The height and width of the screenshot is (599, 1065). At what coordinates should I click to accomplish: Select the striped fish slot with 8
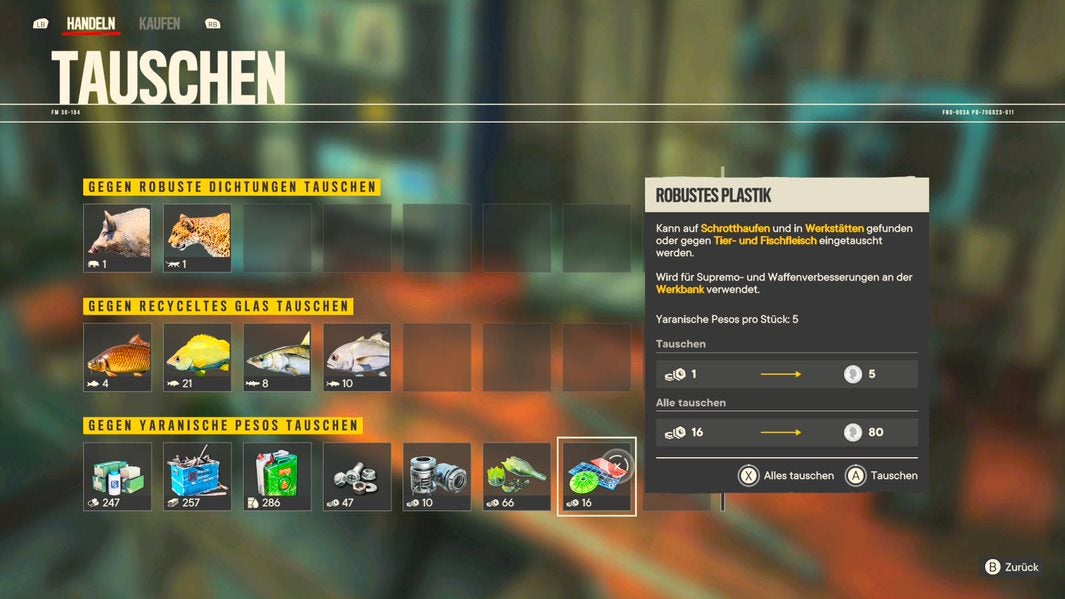pyautogui.click(x=277, y=356)
